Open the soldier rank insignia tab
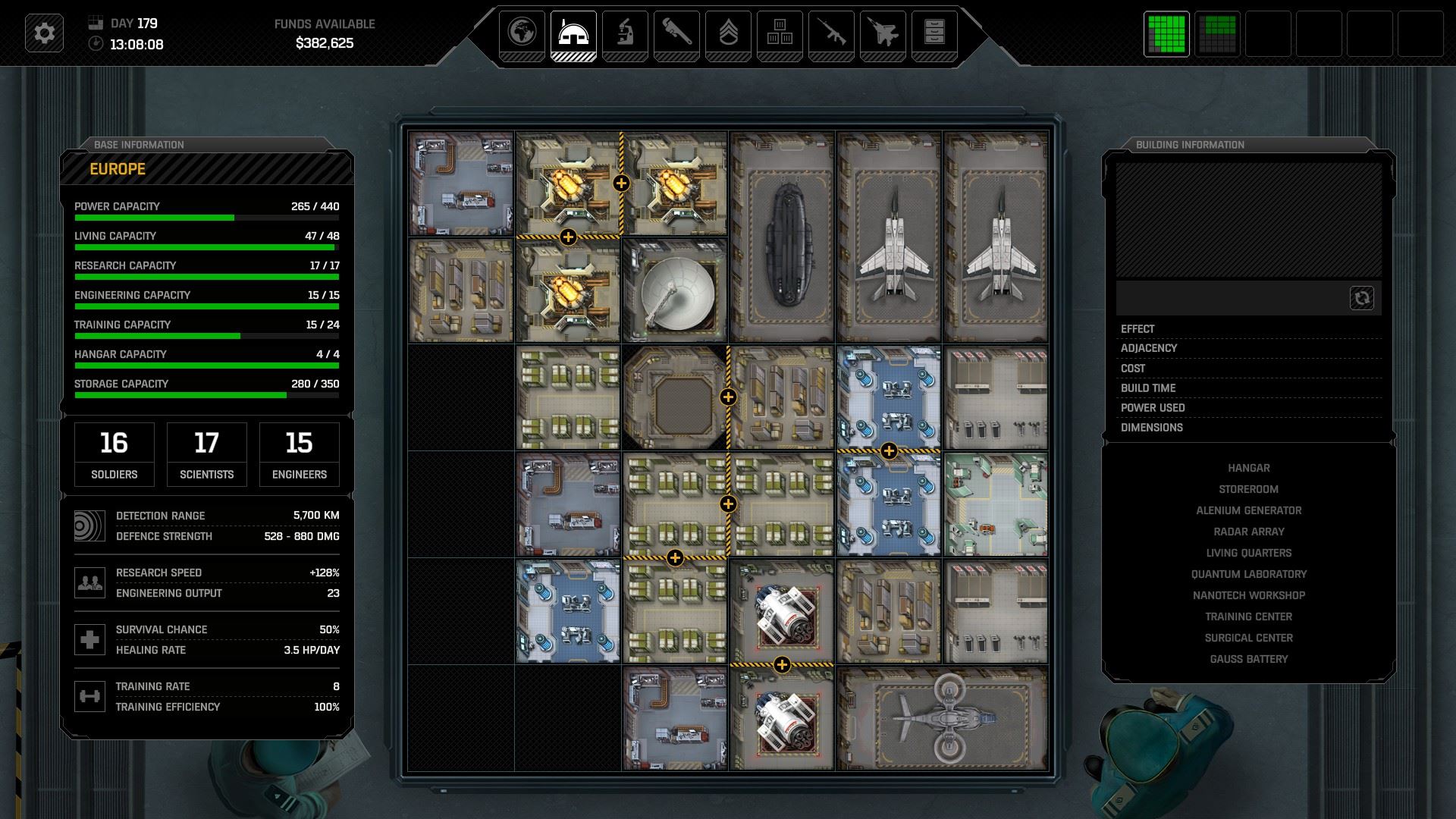Viewport: 1456px width, 819px height. click(728, 33)
